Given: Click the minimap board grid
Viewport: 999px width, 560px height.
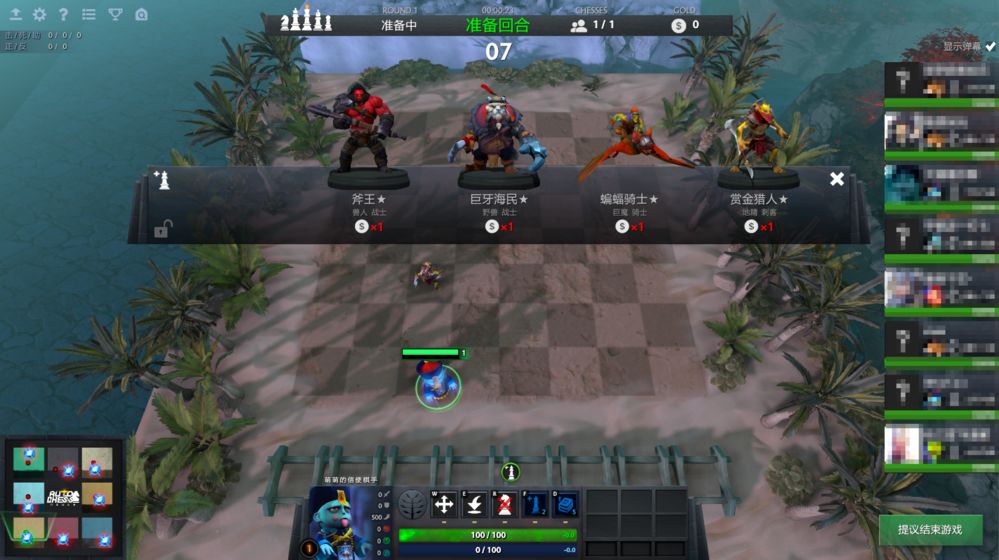Looking at the screenshot, I should pyautogui.click(x=62, y=495).
